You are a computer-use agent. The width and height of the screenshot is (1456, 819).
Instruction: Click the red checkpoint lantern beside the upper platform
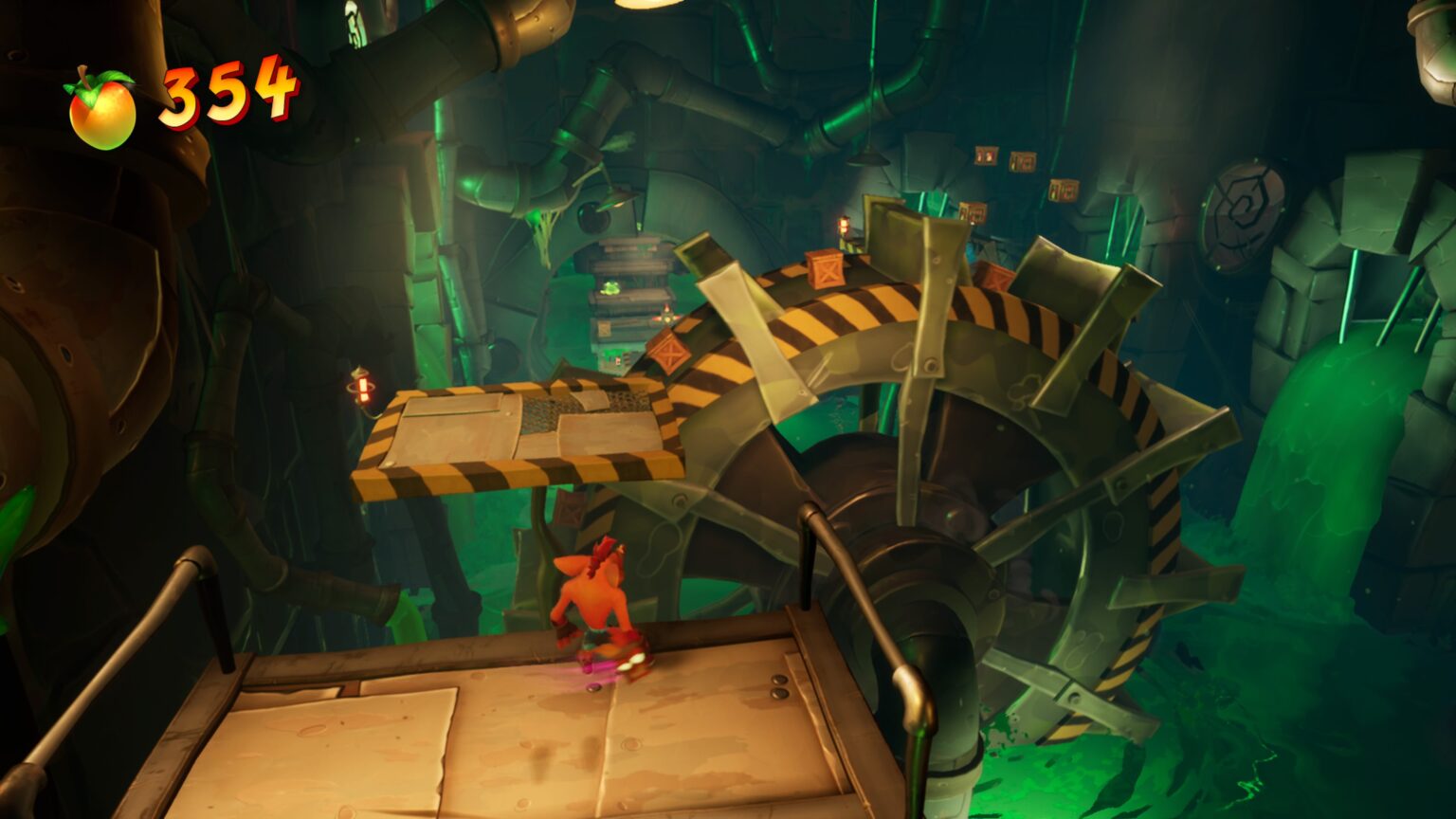(x=363, y=389)
